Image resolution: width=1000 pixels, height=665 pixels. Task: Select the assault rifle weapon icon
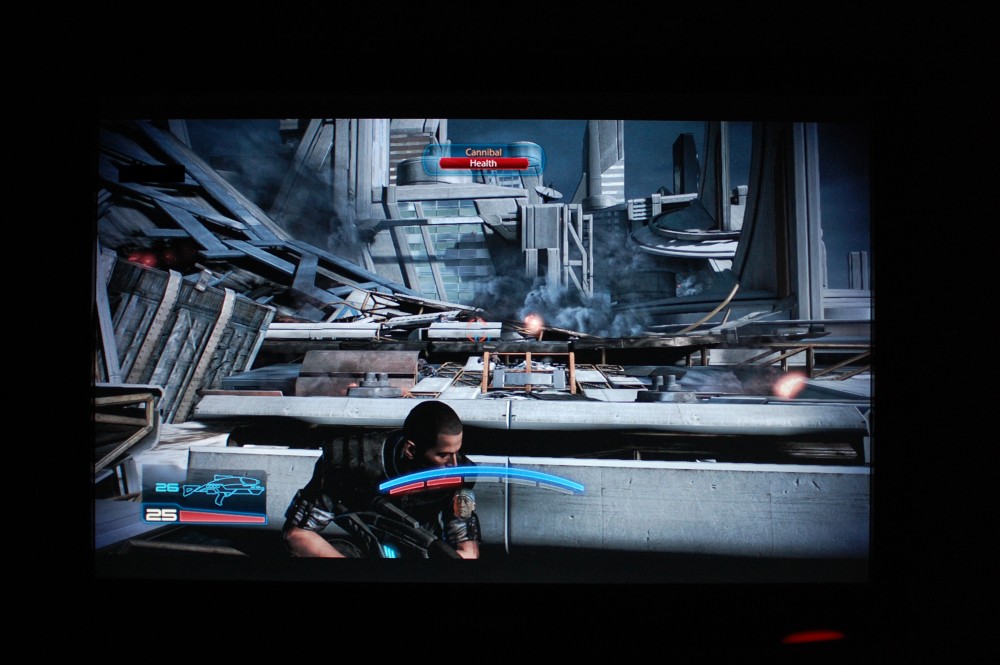click(x=224, y=488)
